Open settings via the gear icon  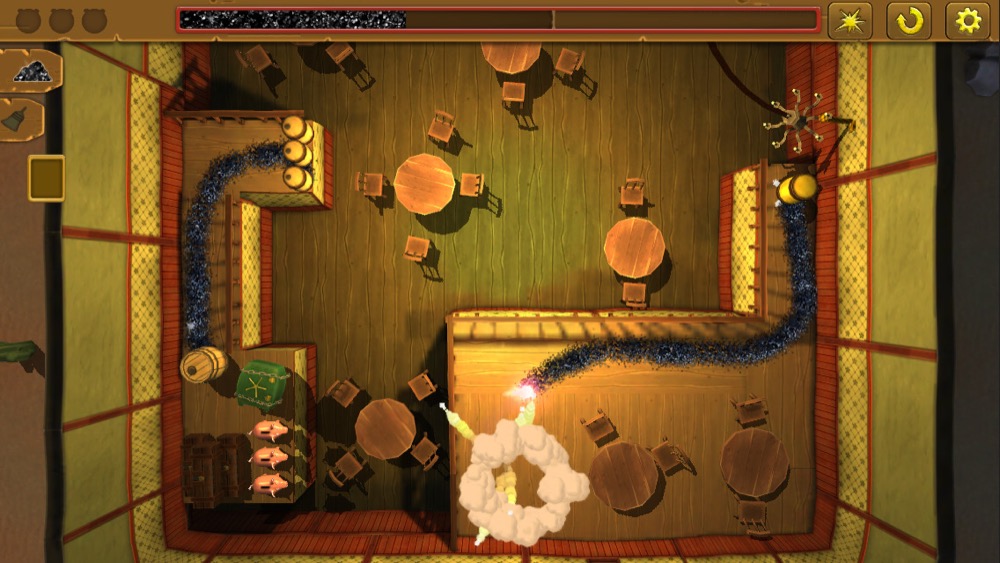(968, 20)
